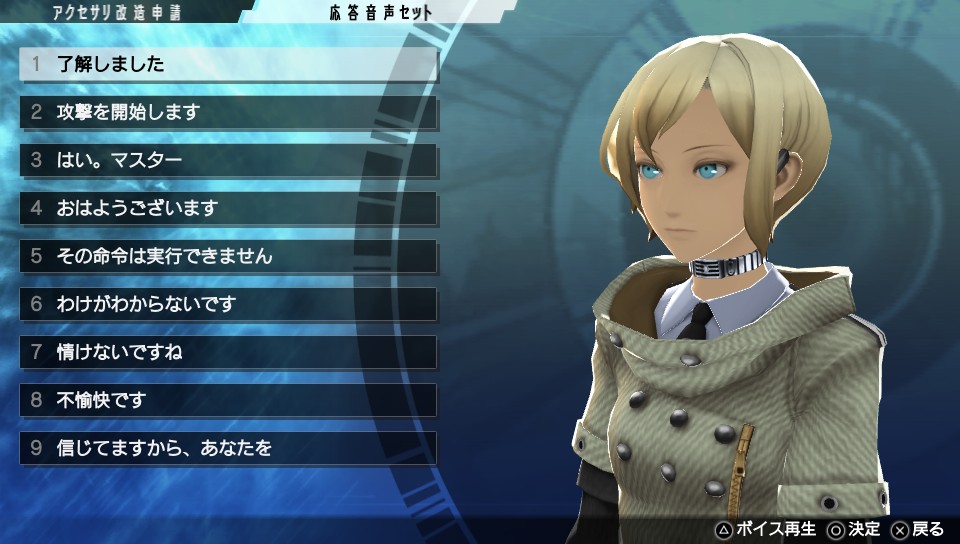Pick the 情けないですね response
Image resolution: width=960 pixels, height=544 pixels.
[x=228, y=352]
